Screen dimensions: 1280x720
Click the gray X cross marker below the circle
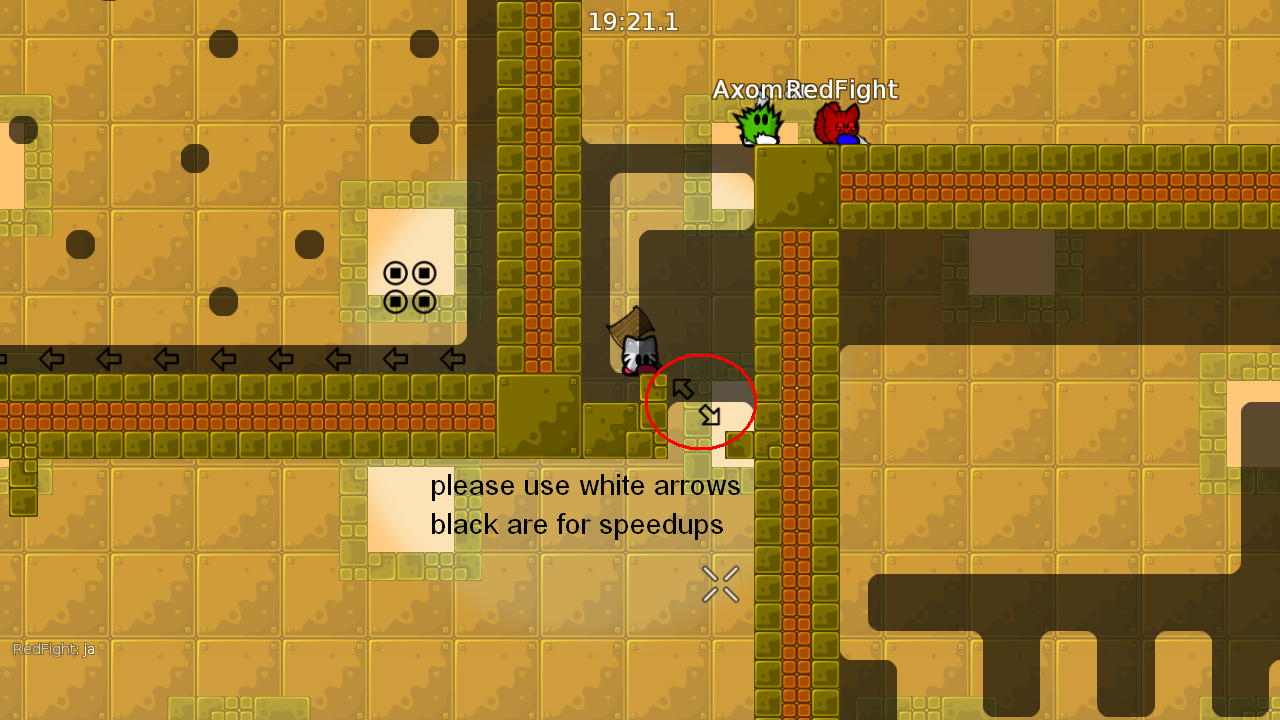[x=720, y=584]
